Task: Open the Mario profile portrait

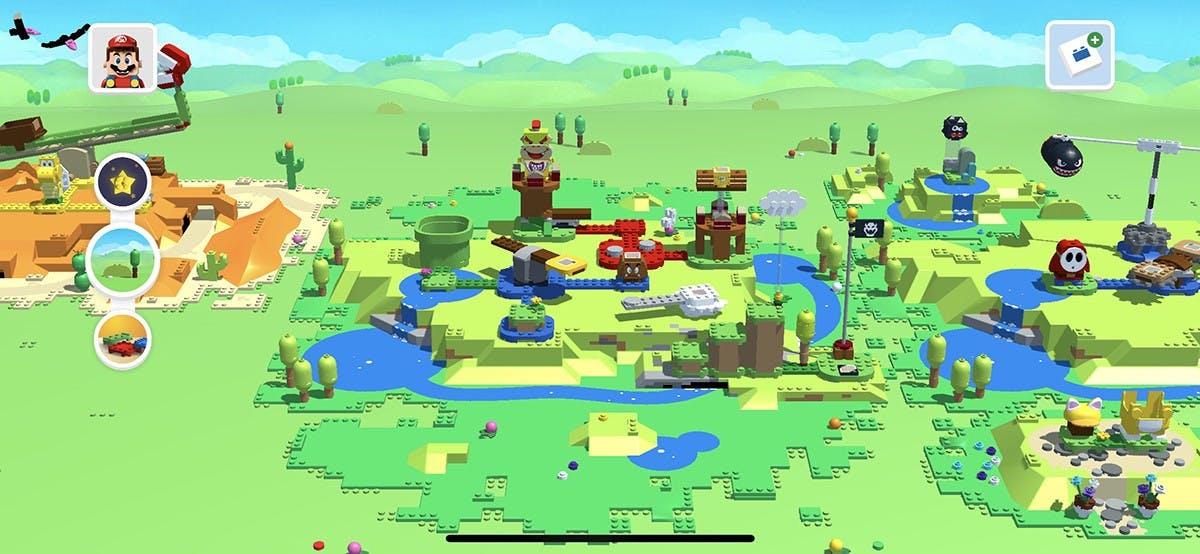Action: point(122,58)
